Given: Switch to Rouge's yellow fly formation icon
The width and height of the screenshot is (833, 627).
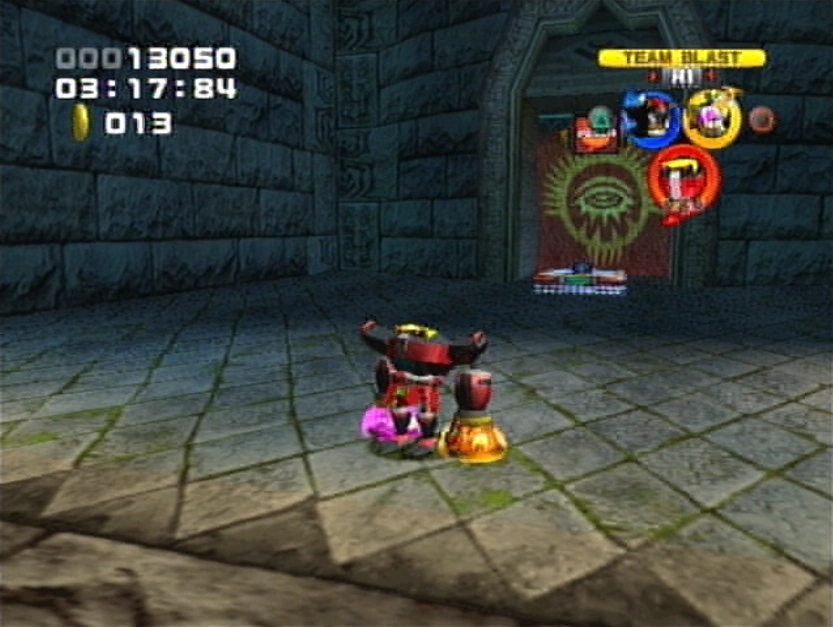Looking at the screenshot, I should pyautogui.click(x=712, y=119).
